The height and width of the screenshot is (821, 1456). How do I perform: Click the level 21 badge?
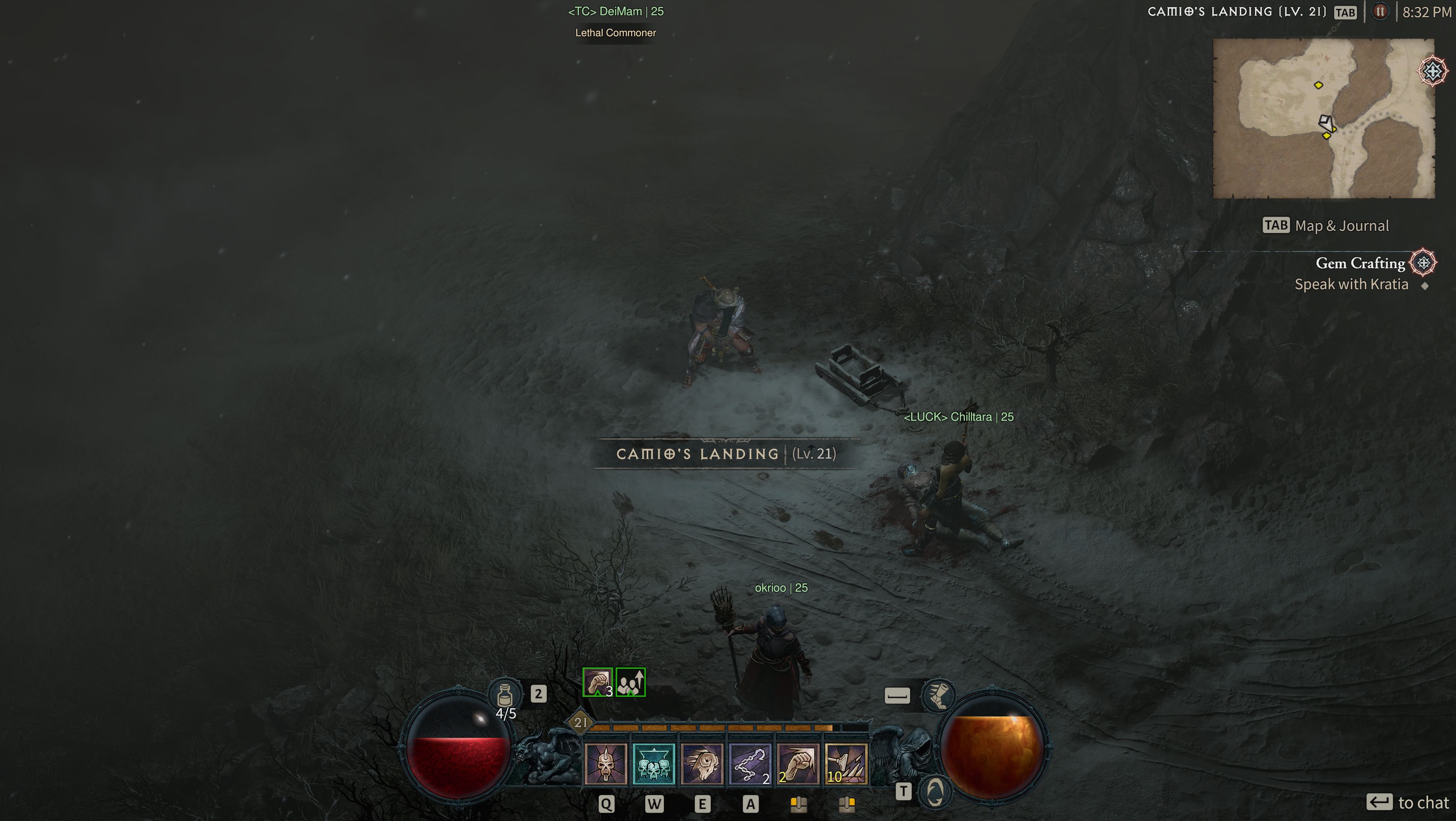pos(580,722)
